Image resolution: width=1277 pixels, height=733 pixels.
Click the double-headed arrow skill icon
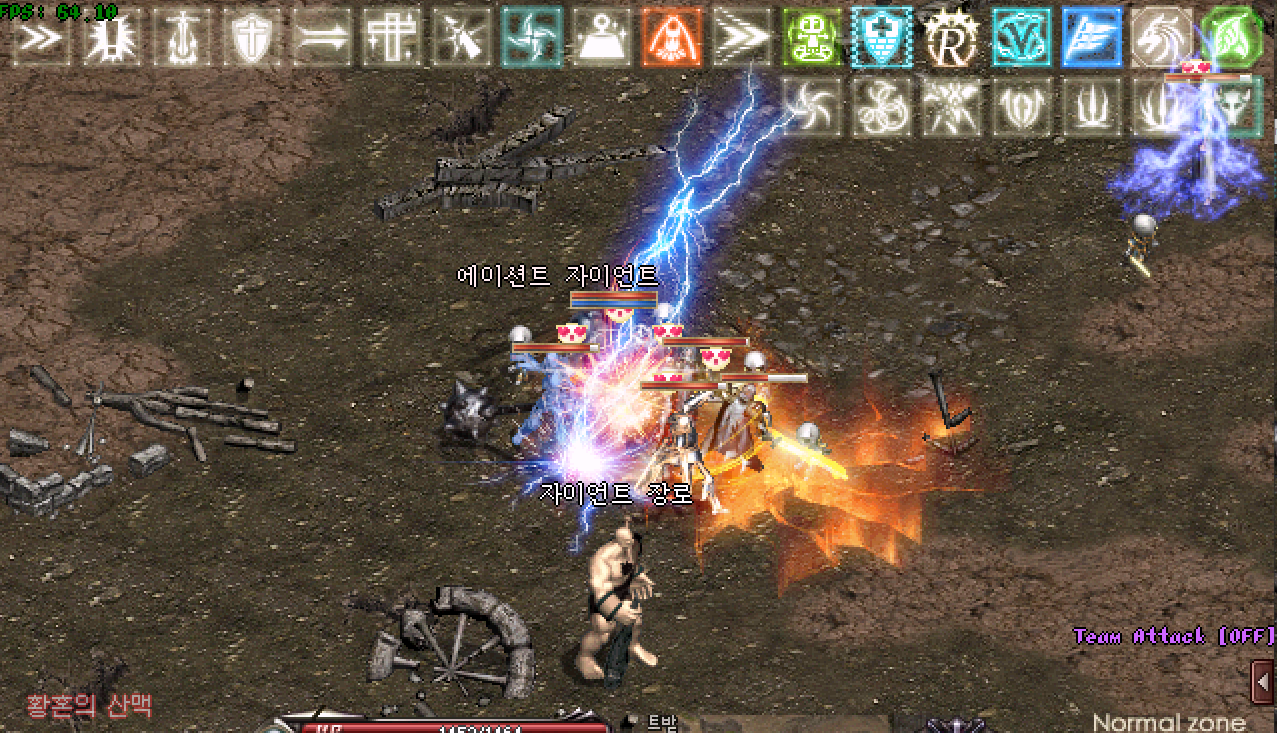[322, 37]
